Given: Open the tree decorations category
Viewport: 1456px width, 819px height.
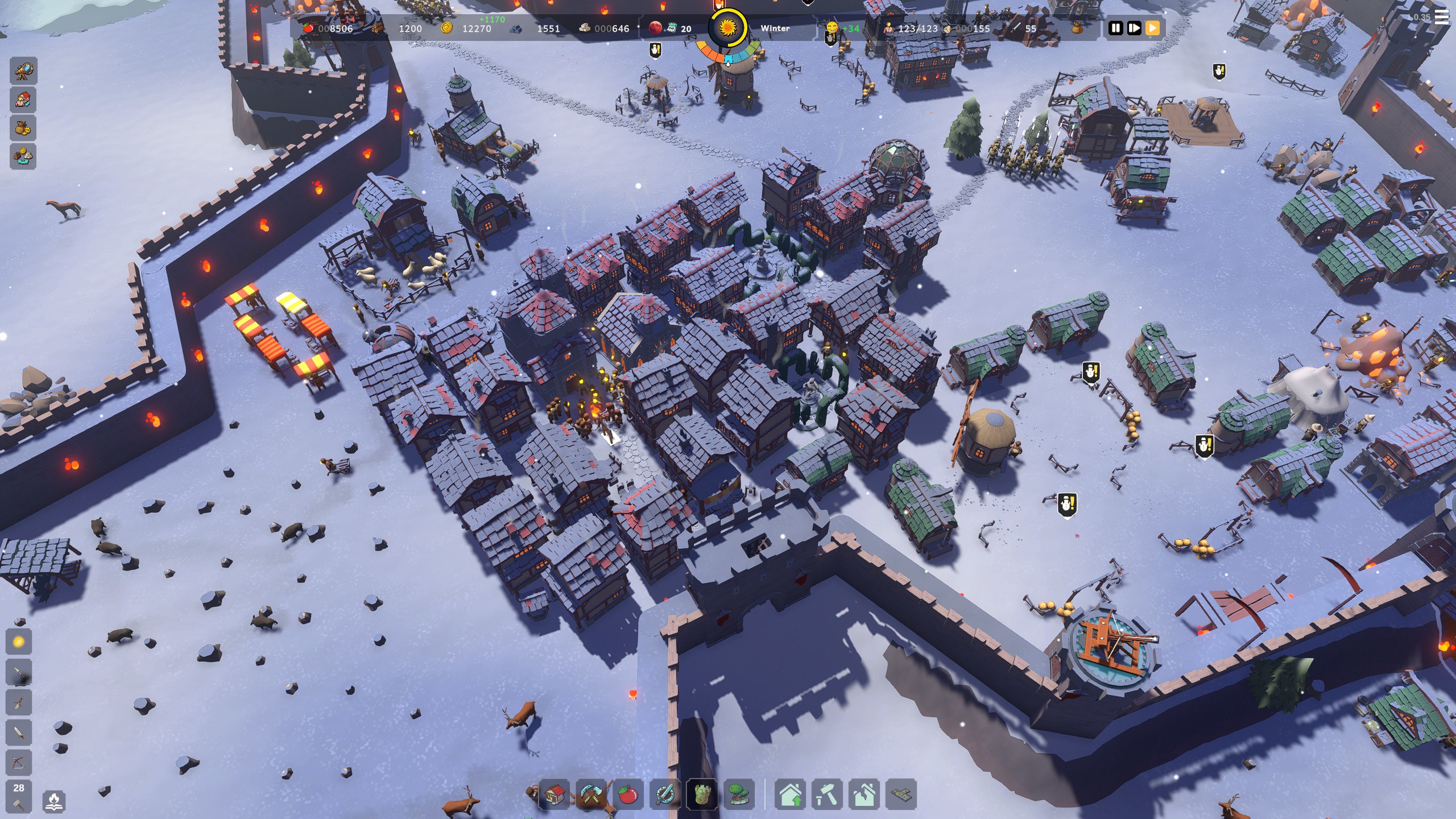Looking at the screenshot, I should coord(739,794).
